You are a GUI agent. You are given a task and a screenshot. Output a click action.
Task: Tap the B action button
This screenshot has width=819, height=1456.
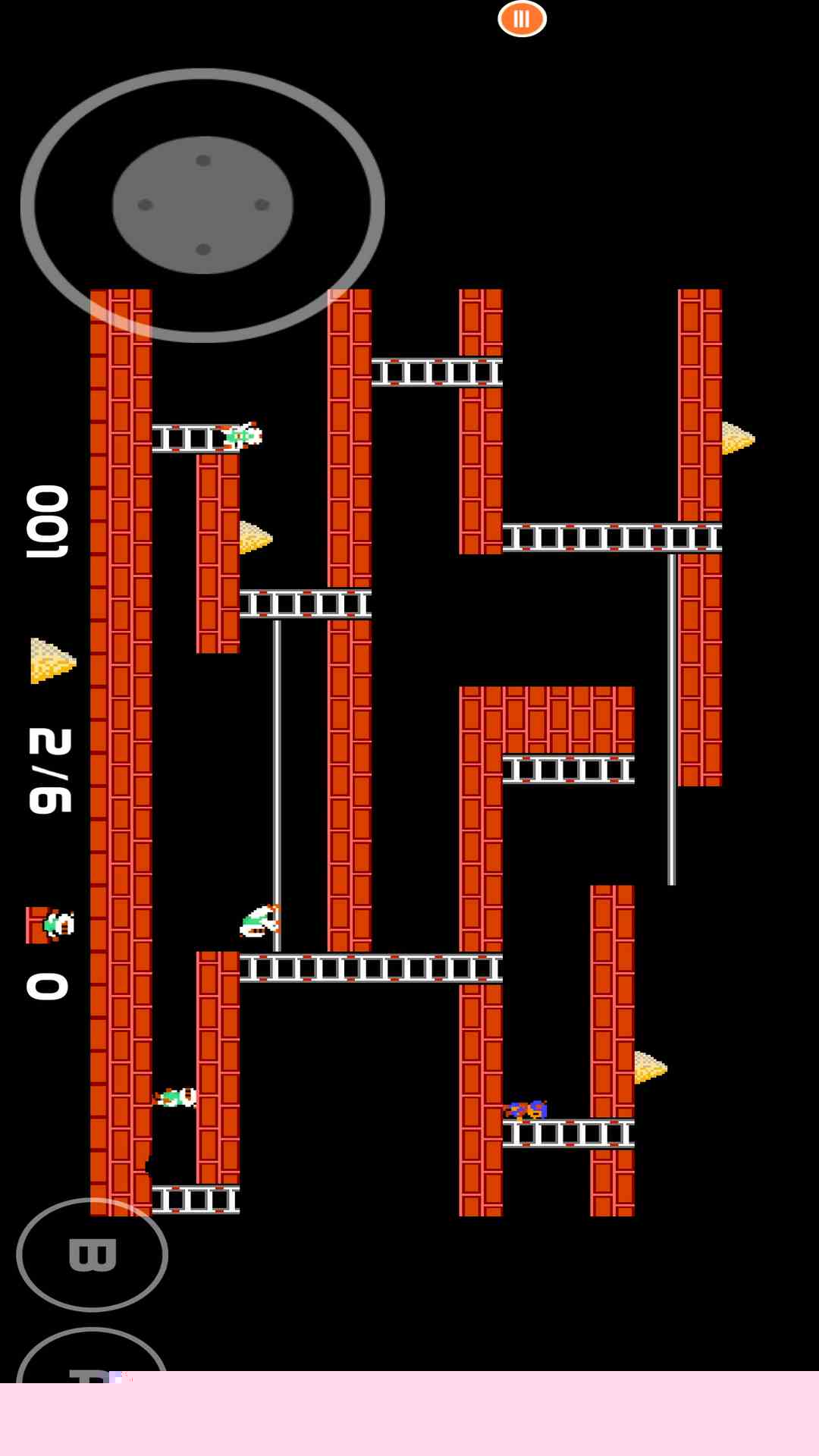point(92,1254)
